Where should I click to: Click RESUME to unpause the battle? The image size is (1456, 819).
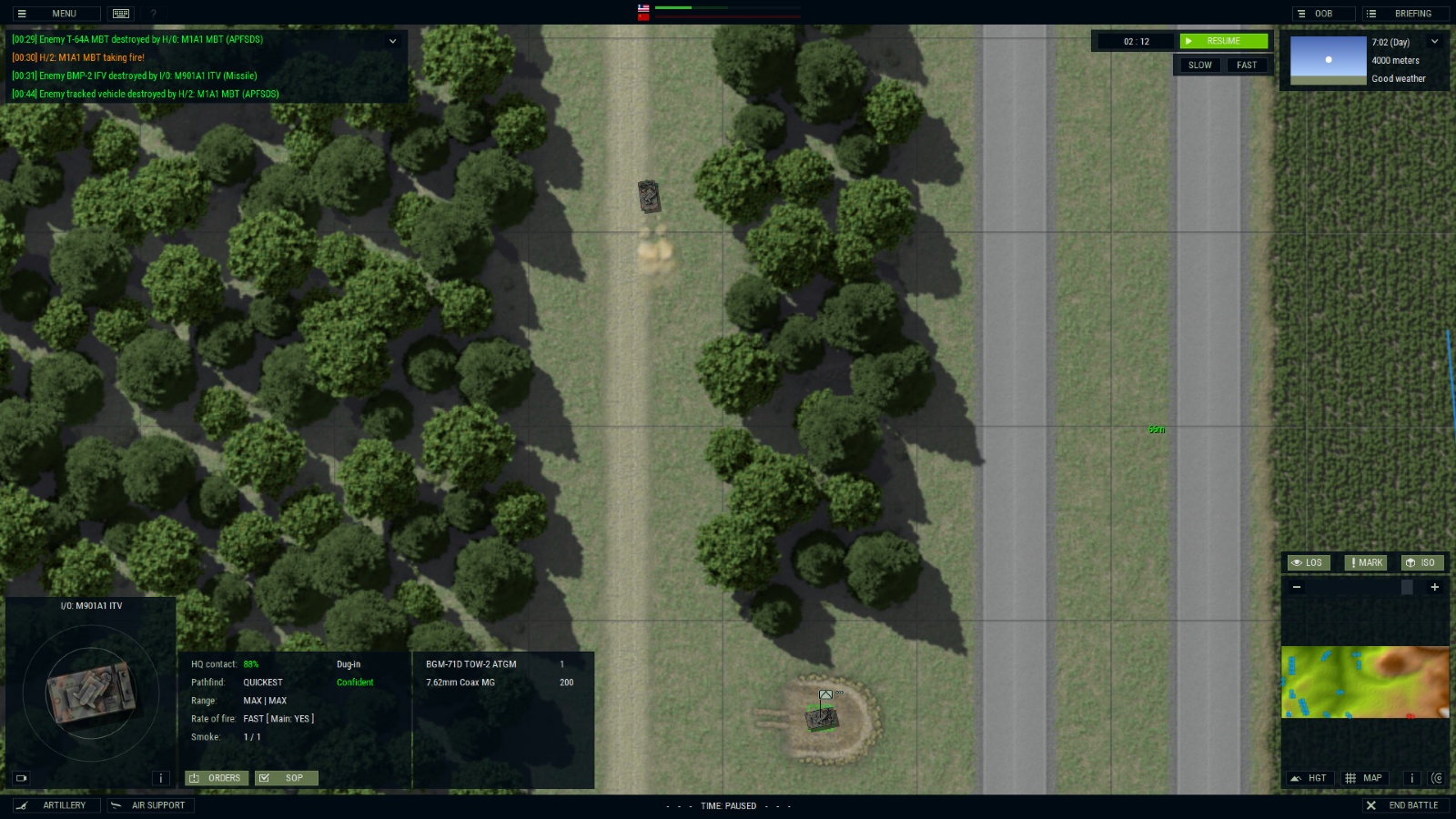click(x=1222, y=41)
